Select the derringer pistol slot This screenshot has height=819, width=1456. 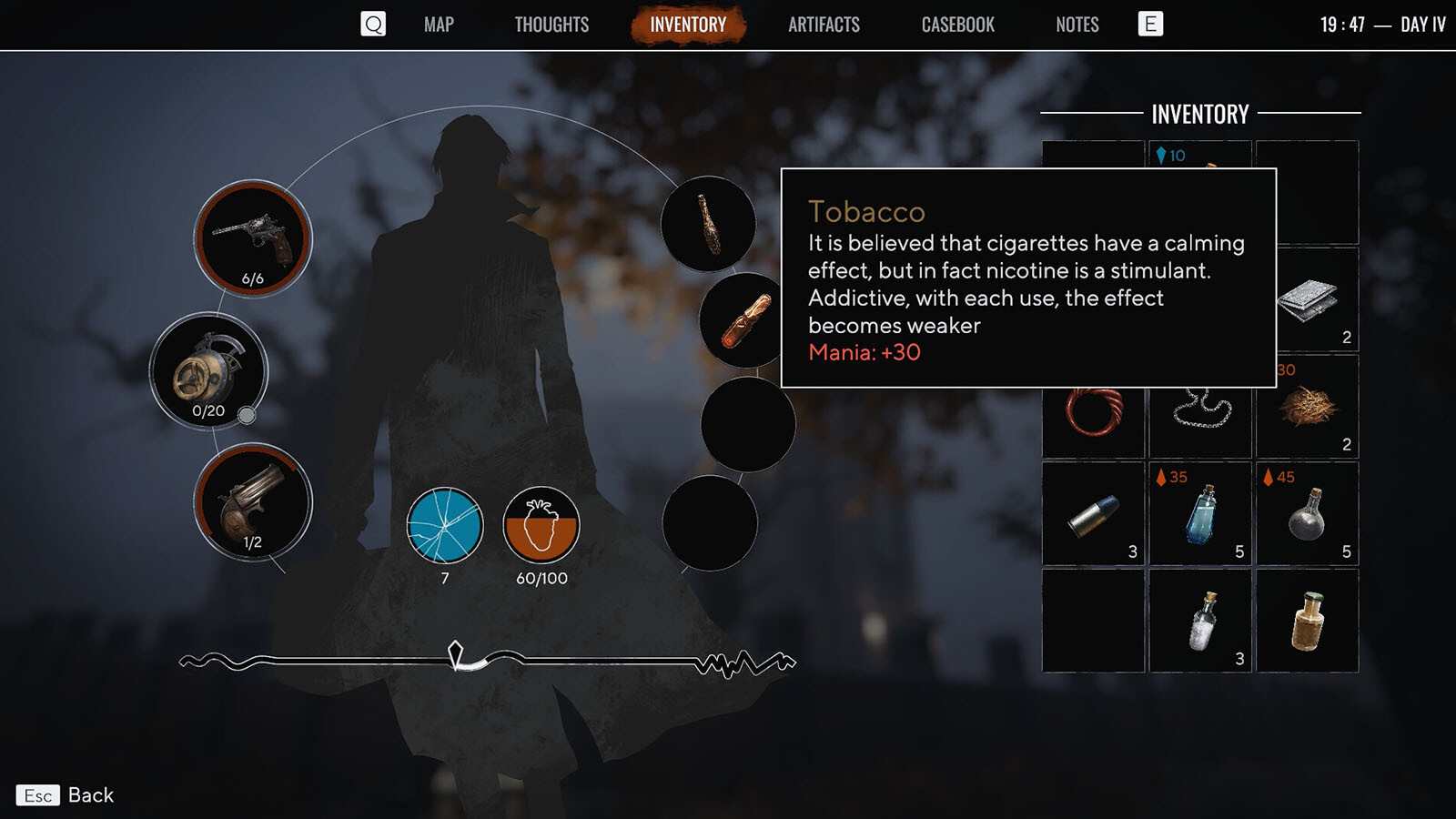point(253,502)
